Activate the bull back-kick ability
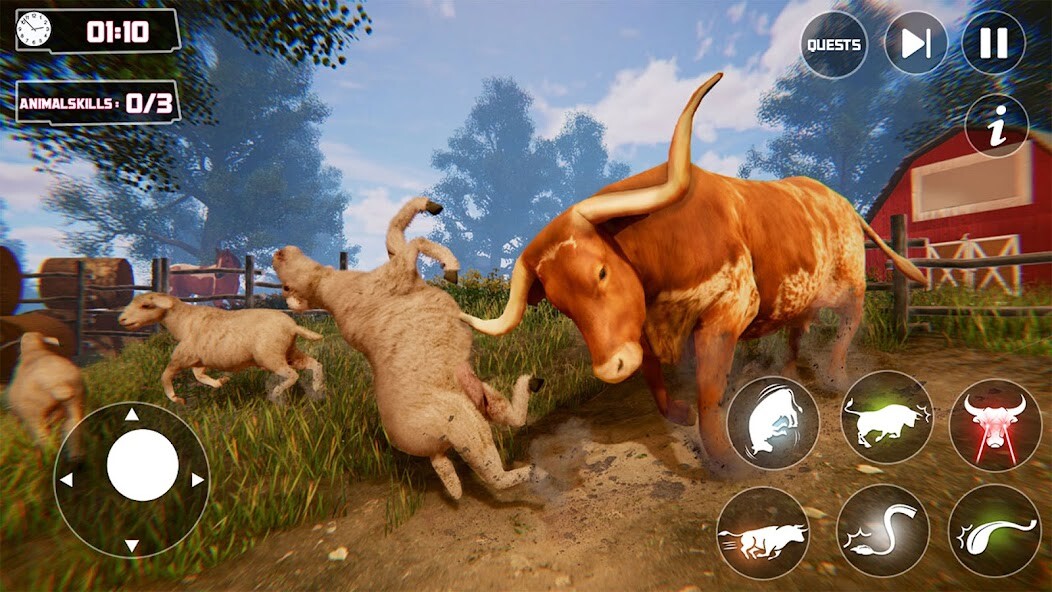 point(772,423)
